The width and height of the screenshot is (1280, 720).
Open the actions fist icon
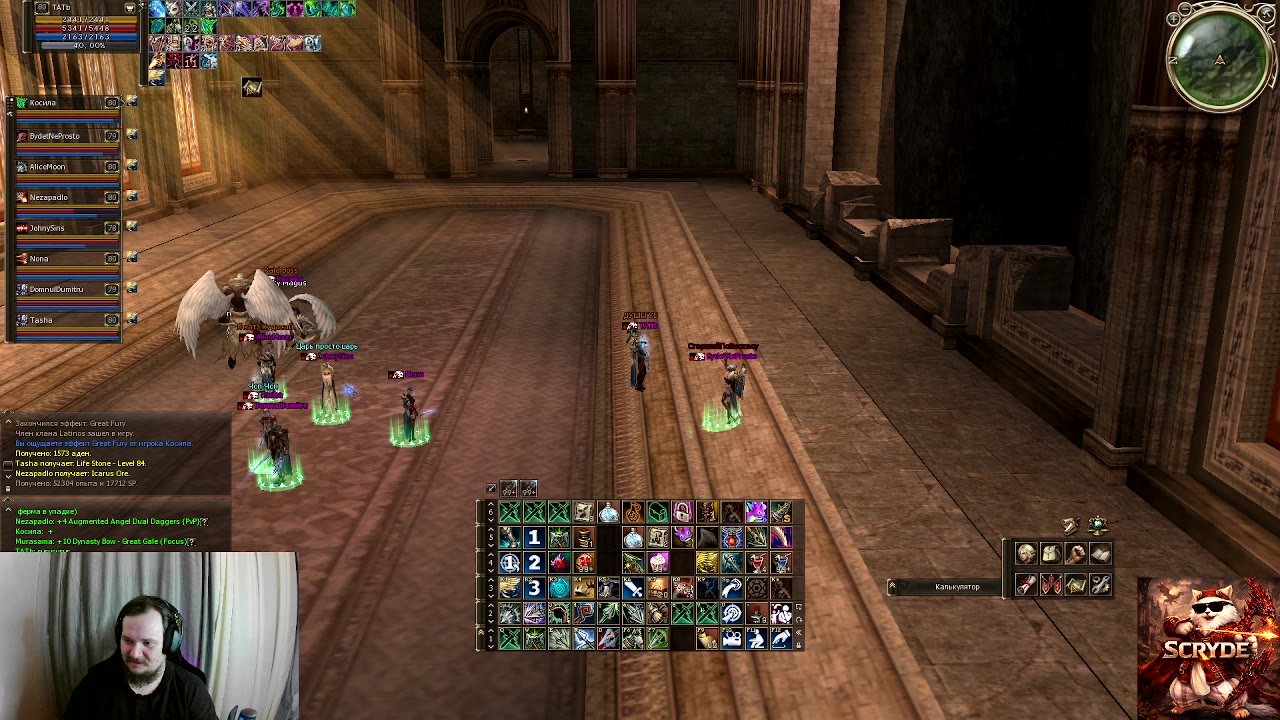[1075, 554]
